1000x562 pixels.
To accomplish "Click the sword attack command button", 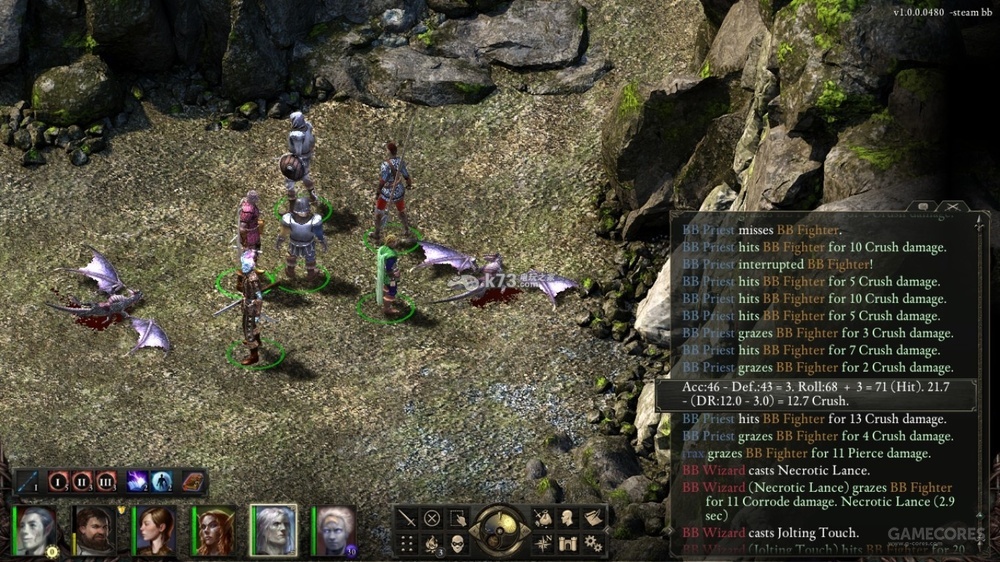I will (x=407, y=518).
